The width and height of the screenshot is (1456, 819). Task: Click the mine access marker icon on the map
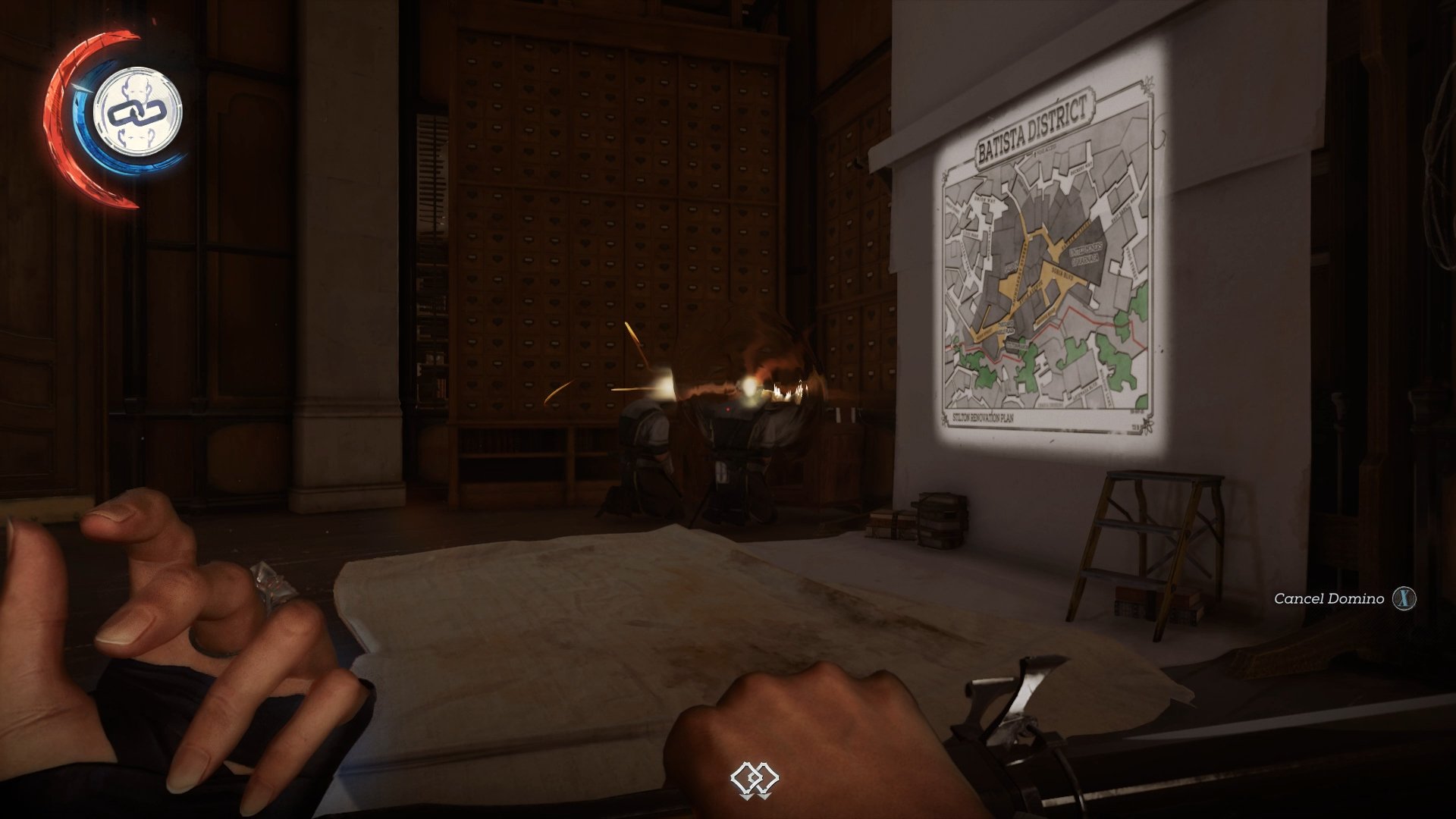click(x=1034, y=152)
